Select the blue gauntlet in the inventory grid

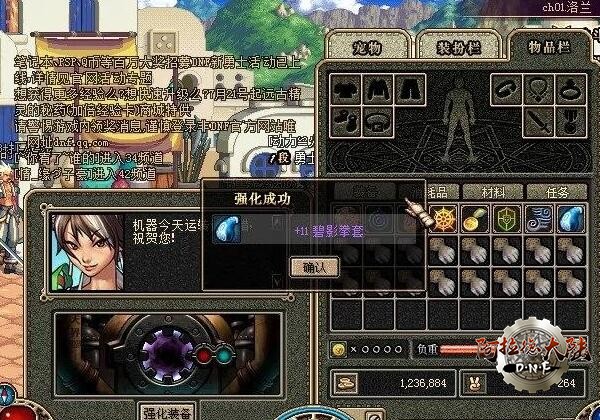(x=572, y=219)
